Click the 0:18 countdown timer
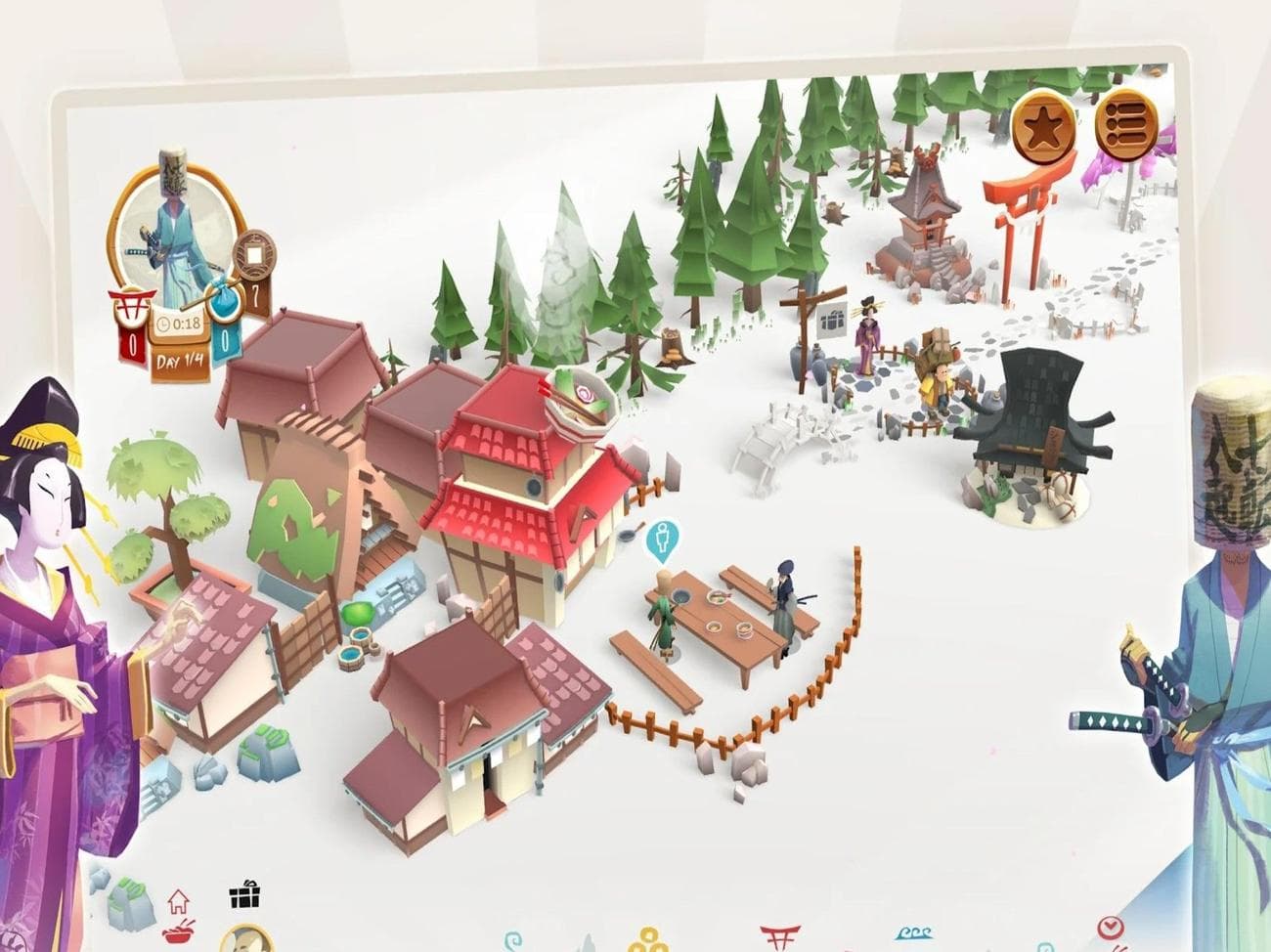 click(x=181, y=323)
